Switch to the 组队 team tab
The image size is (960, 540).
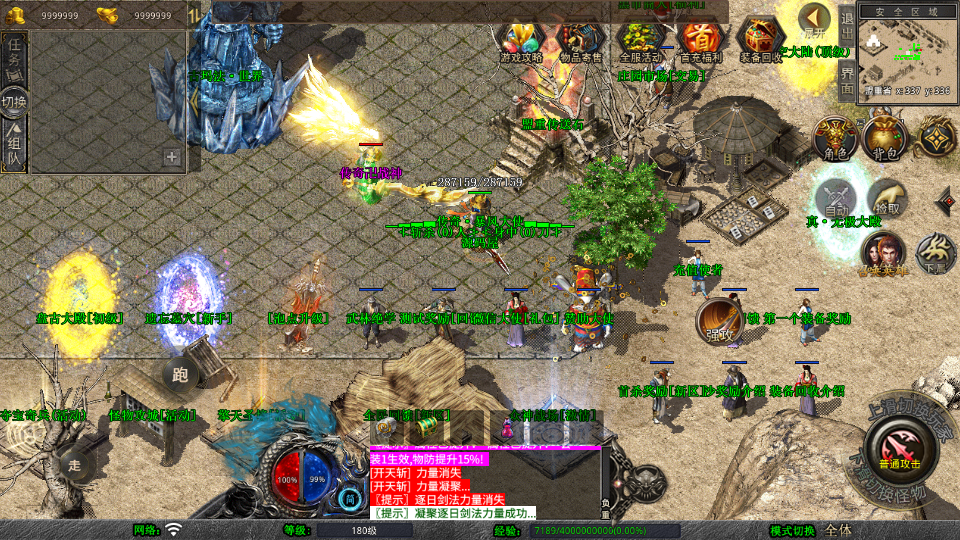tap(14, 148)
